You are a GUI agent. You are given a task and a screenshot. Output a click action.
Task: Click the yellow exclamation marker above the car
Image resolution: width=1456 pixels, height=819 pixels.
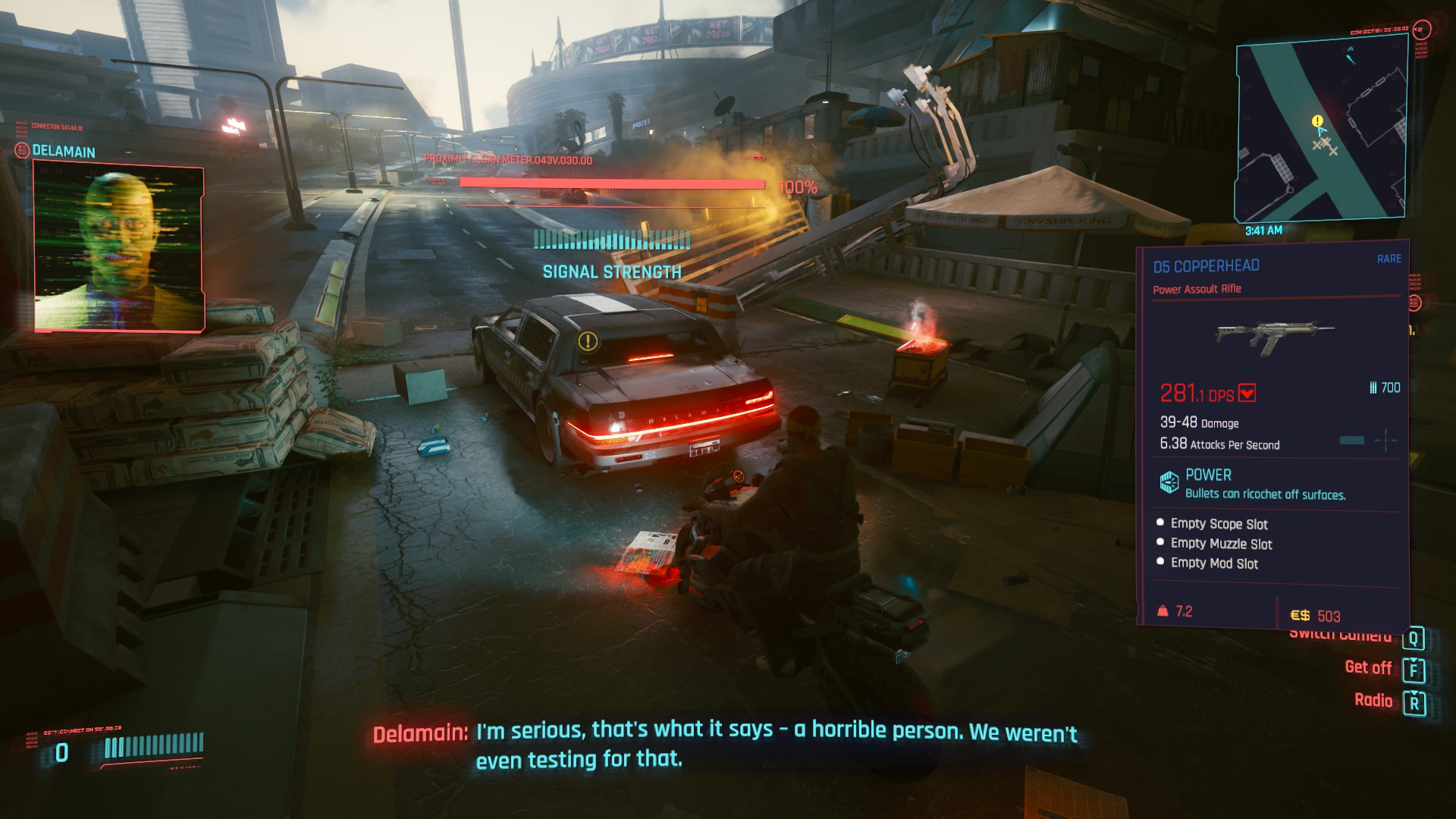click(x=588, y=341)
